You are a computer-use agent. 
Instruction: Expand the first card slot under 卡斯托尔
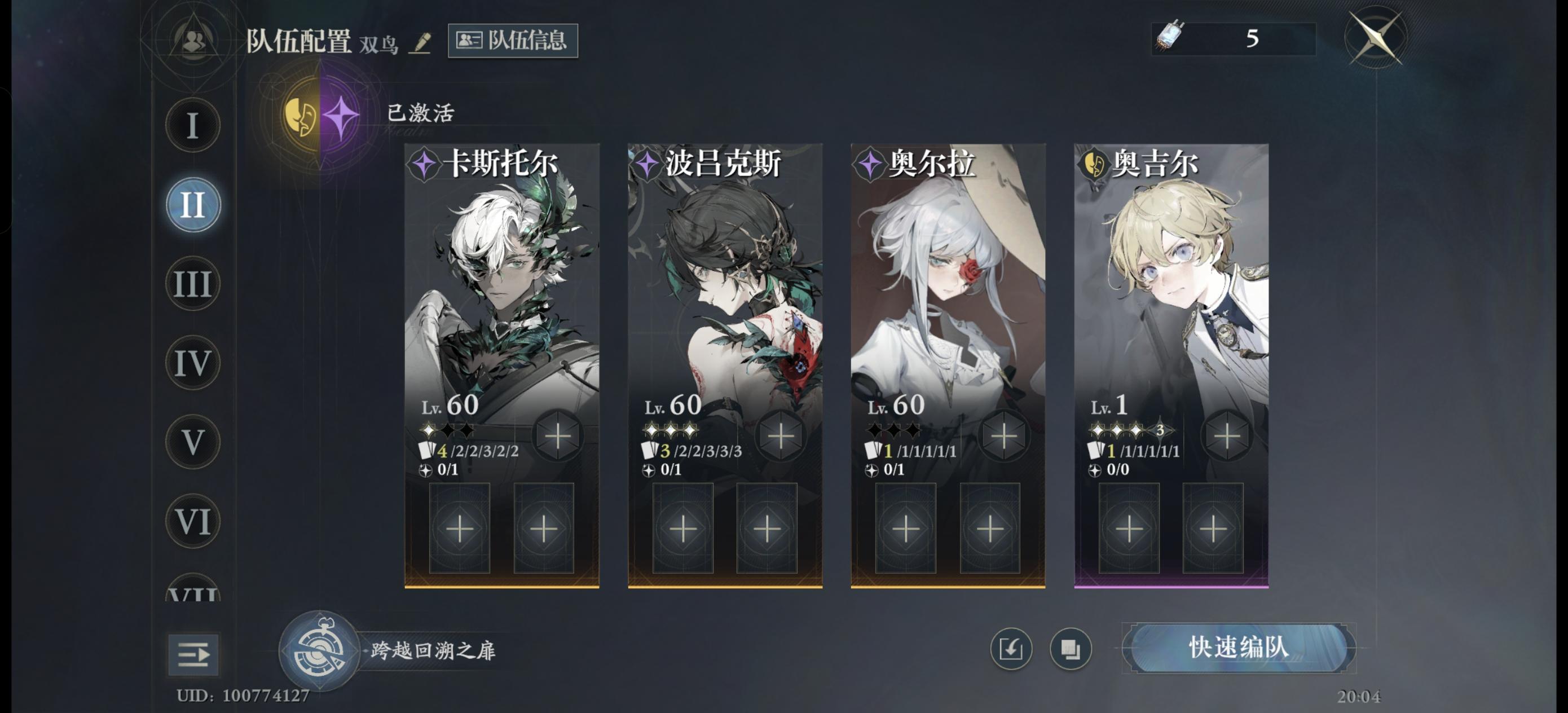coord(461,529)
